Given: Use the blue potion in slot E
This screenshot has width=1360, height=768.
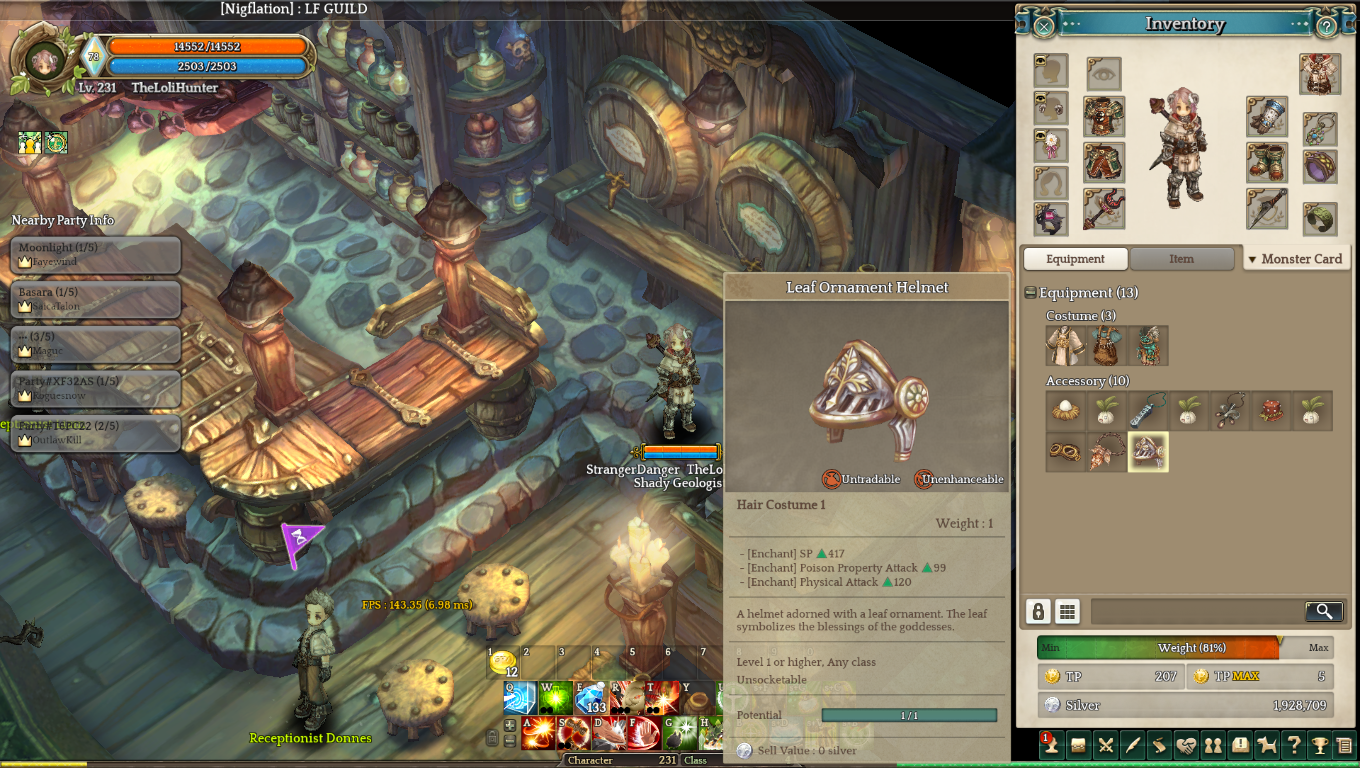Looking at the screenshot, I should point(591,697).
